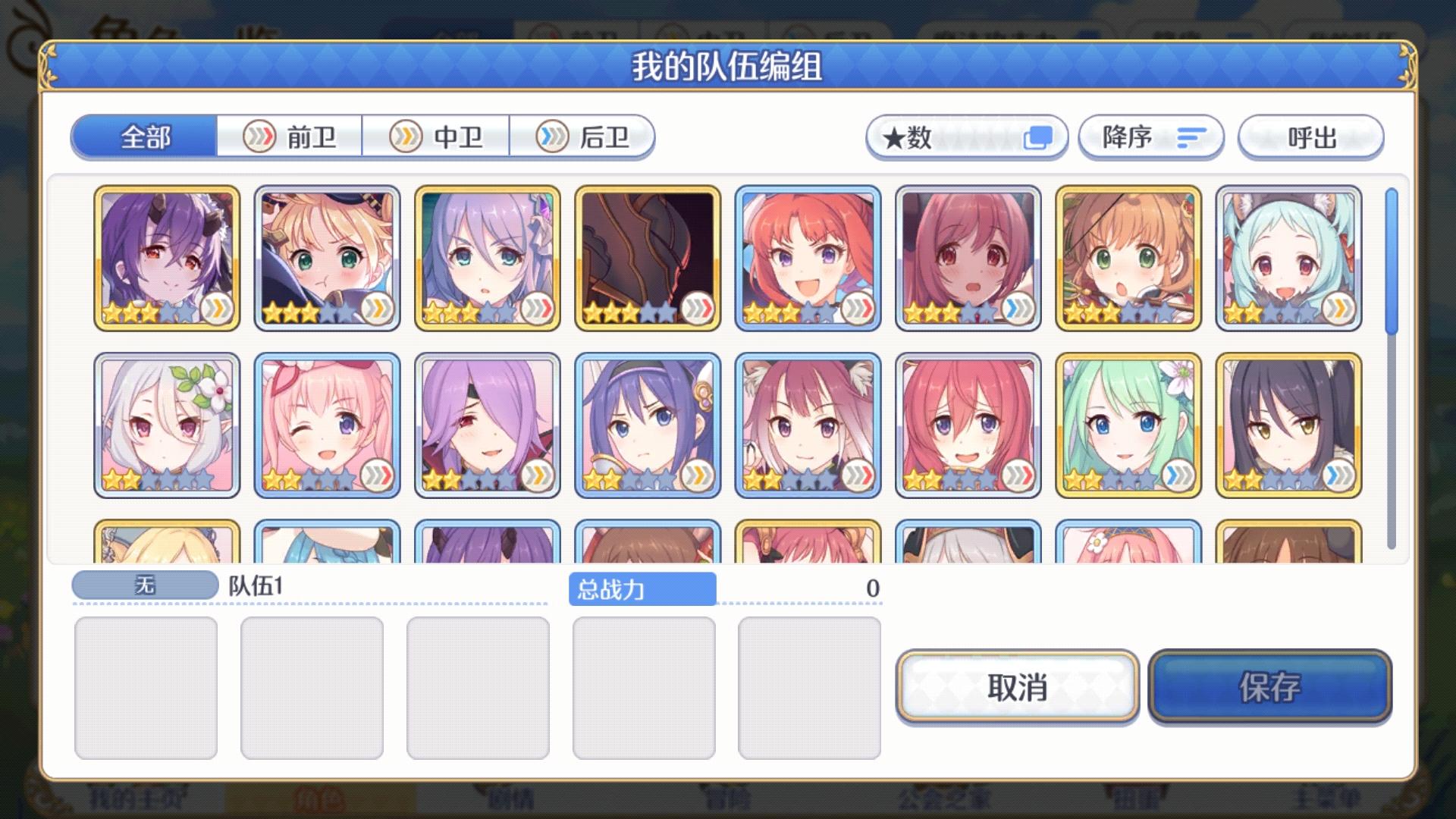The width and height of the screenshot is (1456, 819).
Task: Select the pink-haired winking character thumbnail
Action: pos(326,425)
